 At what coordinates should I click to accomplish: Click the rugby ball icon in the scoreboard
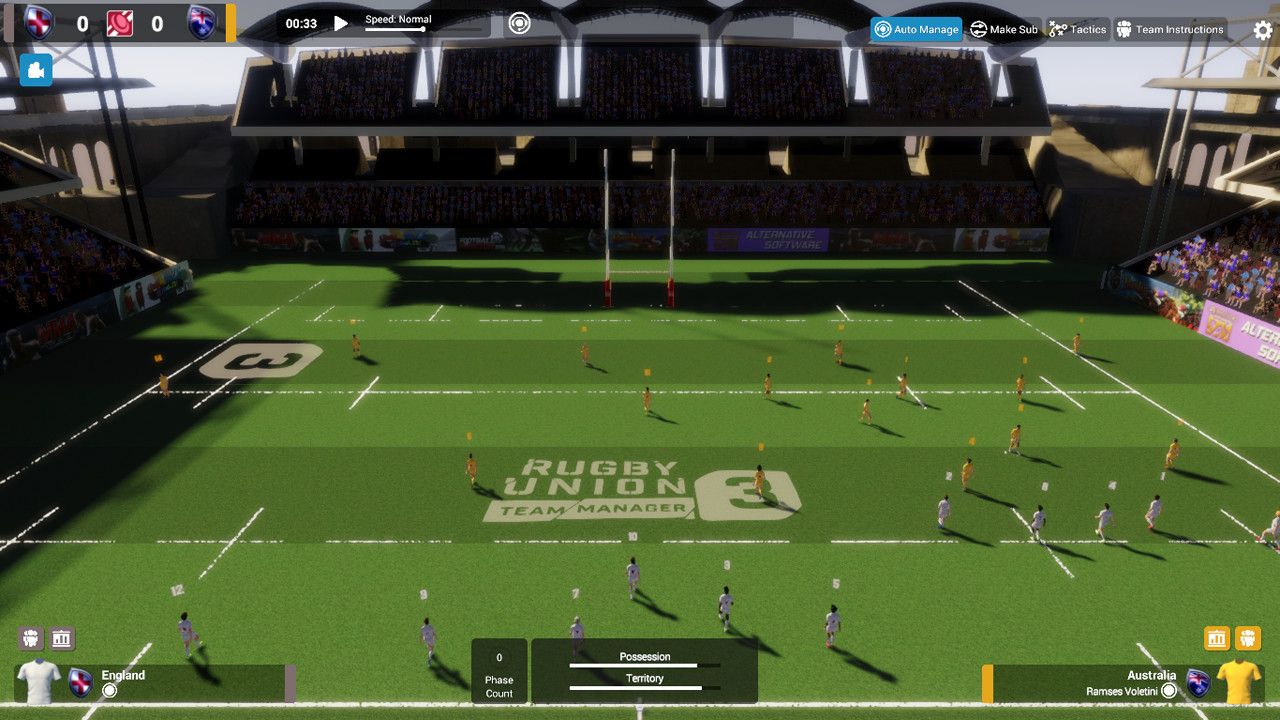pyautogui.click(x=120, y=23)
